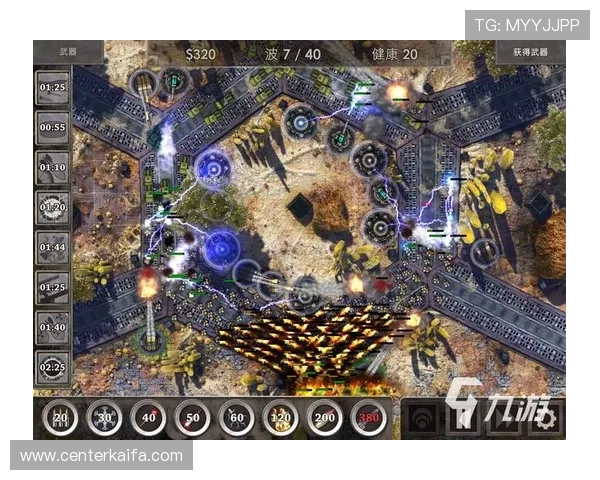Choose the 30-cost tower
The image size is (600, 480).
104,418
